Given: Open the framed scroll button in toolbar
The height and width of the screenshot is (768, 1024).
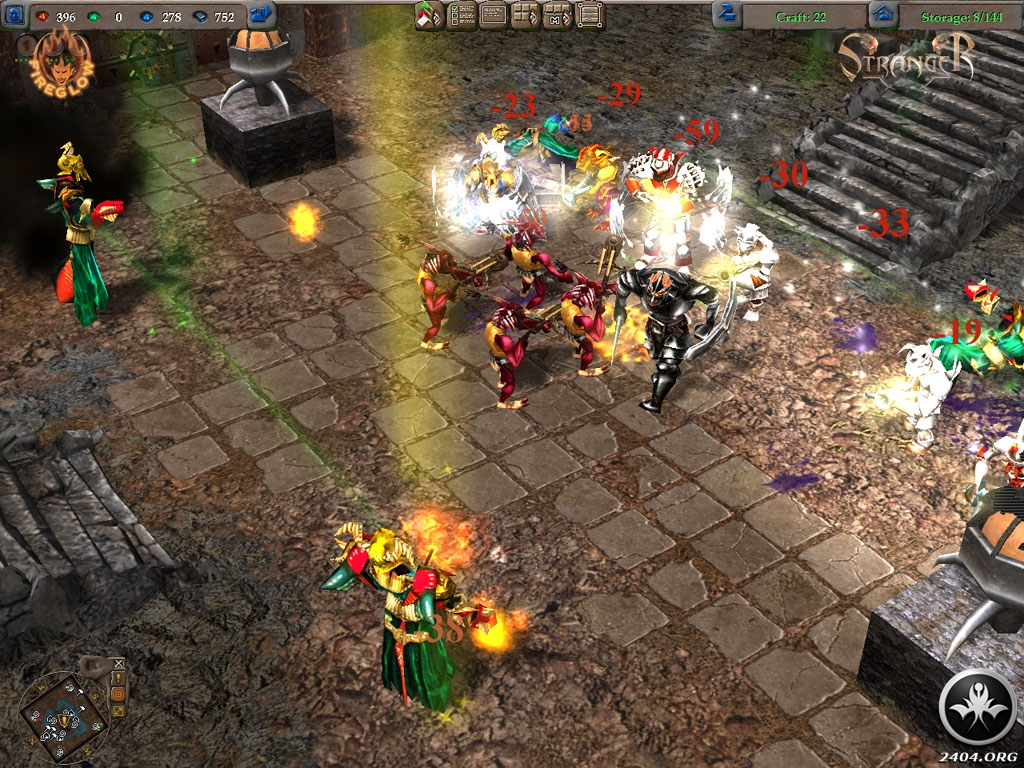Looking at the screenshot, I should pyautogui.click(x=590, y=15).
